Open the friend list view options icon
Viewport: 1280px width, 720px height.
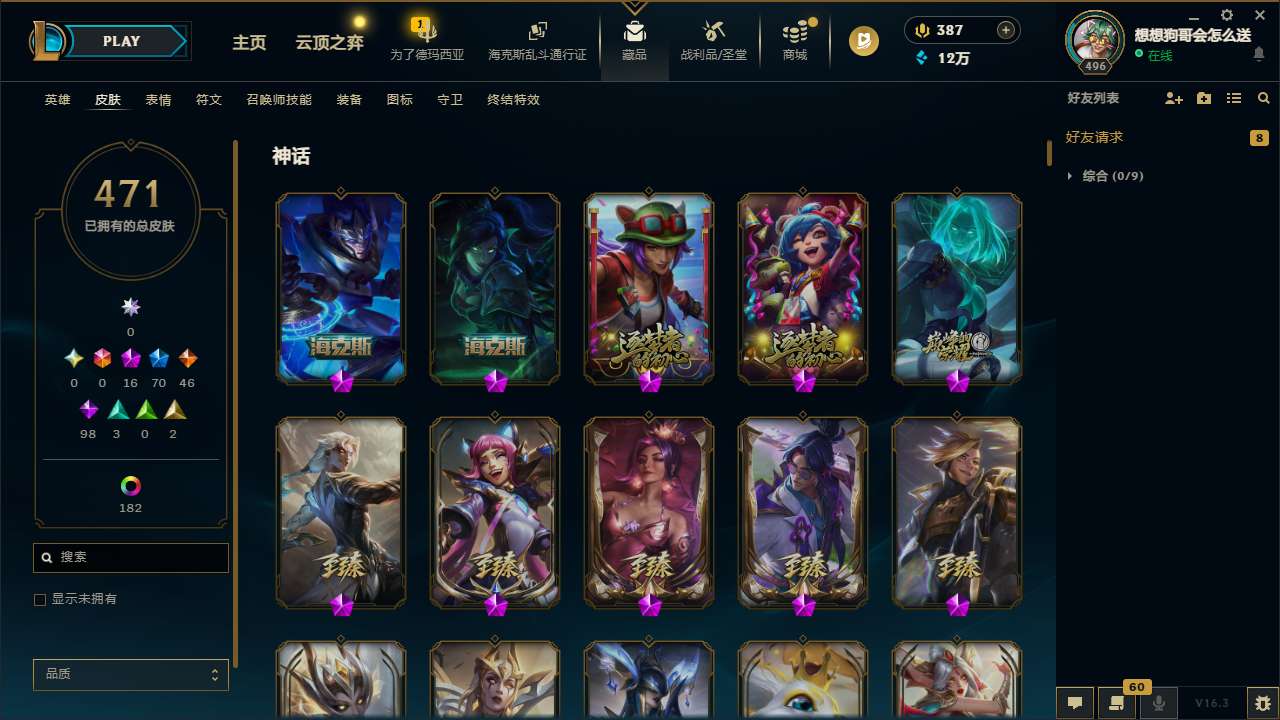pos(1233,98)
